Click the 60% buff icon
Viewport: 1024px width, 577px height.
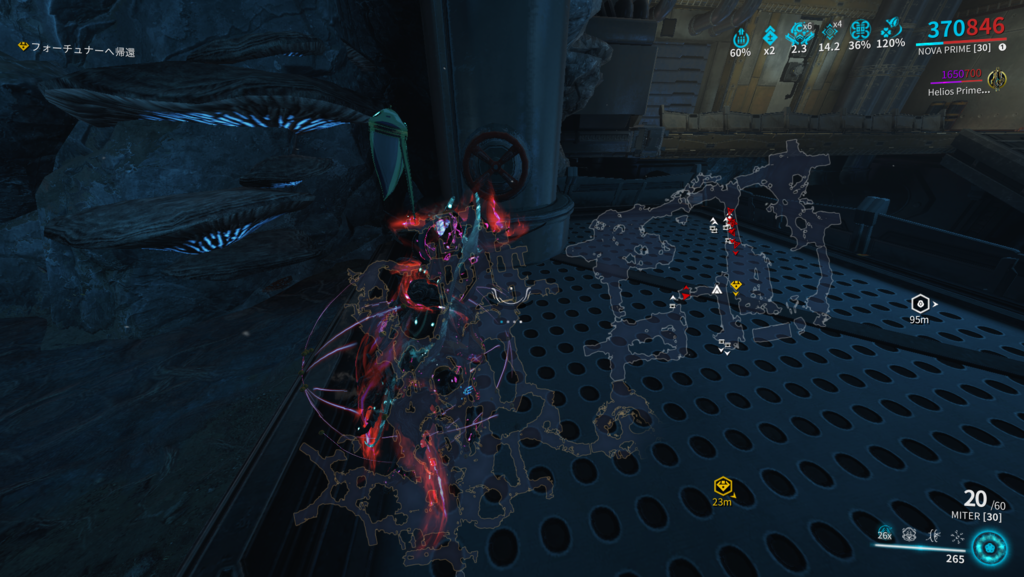pos(740,35)
